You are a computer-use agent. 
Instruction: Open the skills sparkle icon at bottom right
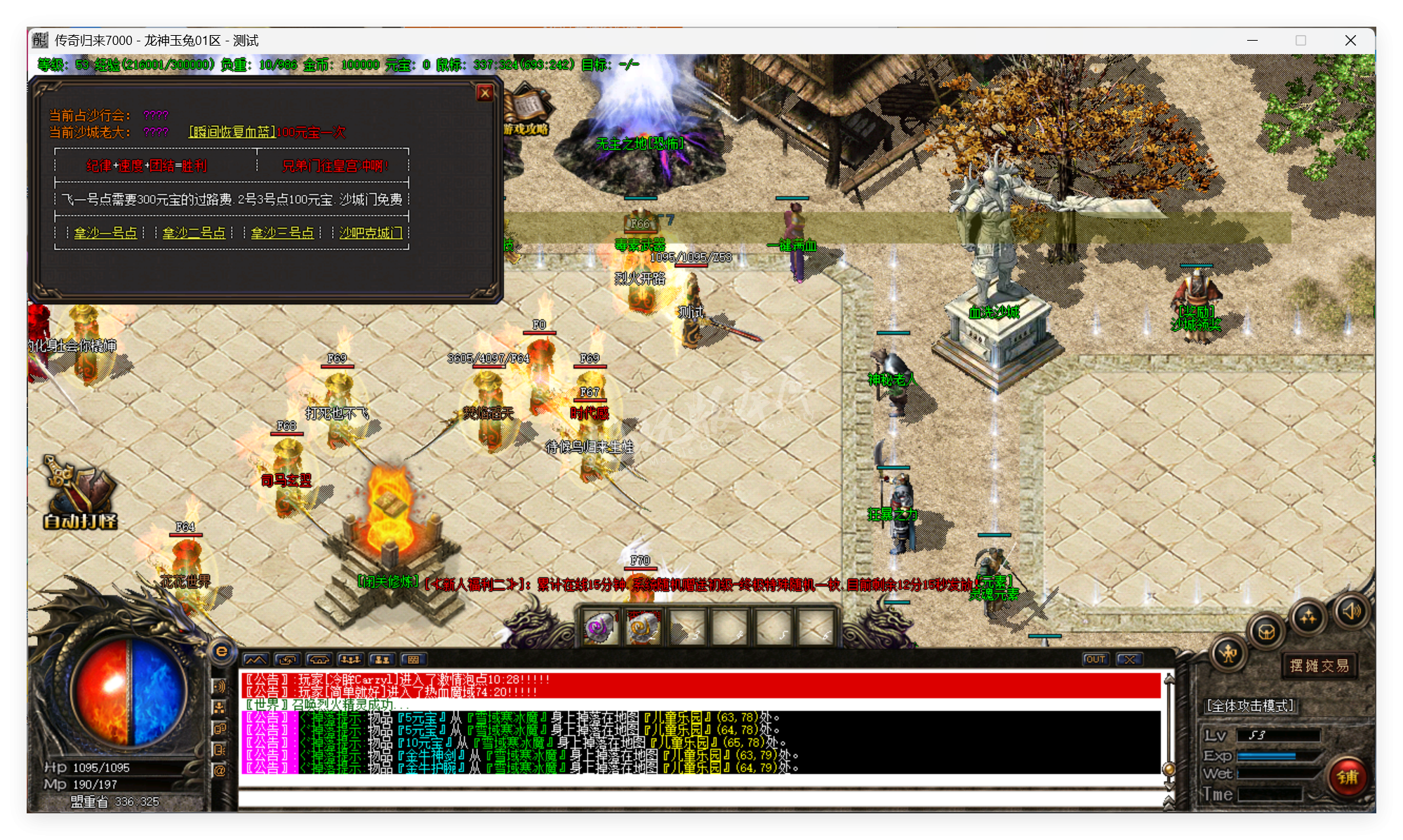tap(1308, 615)
